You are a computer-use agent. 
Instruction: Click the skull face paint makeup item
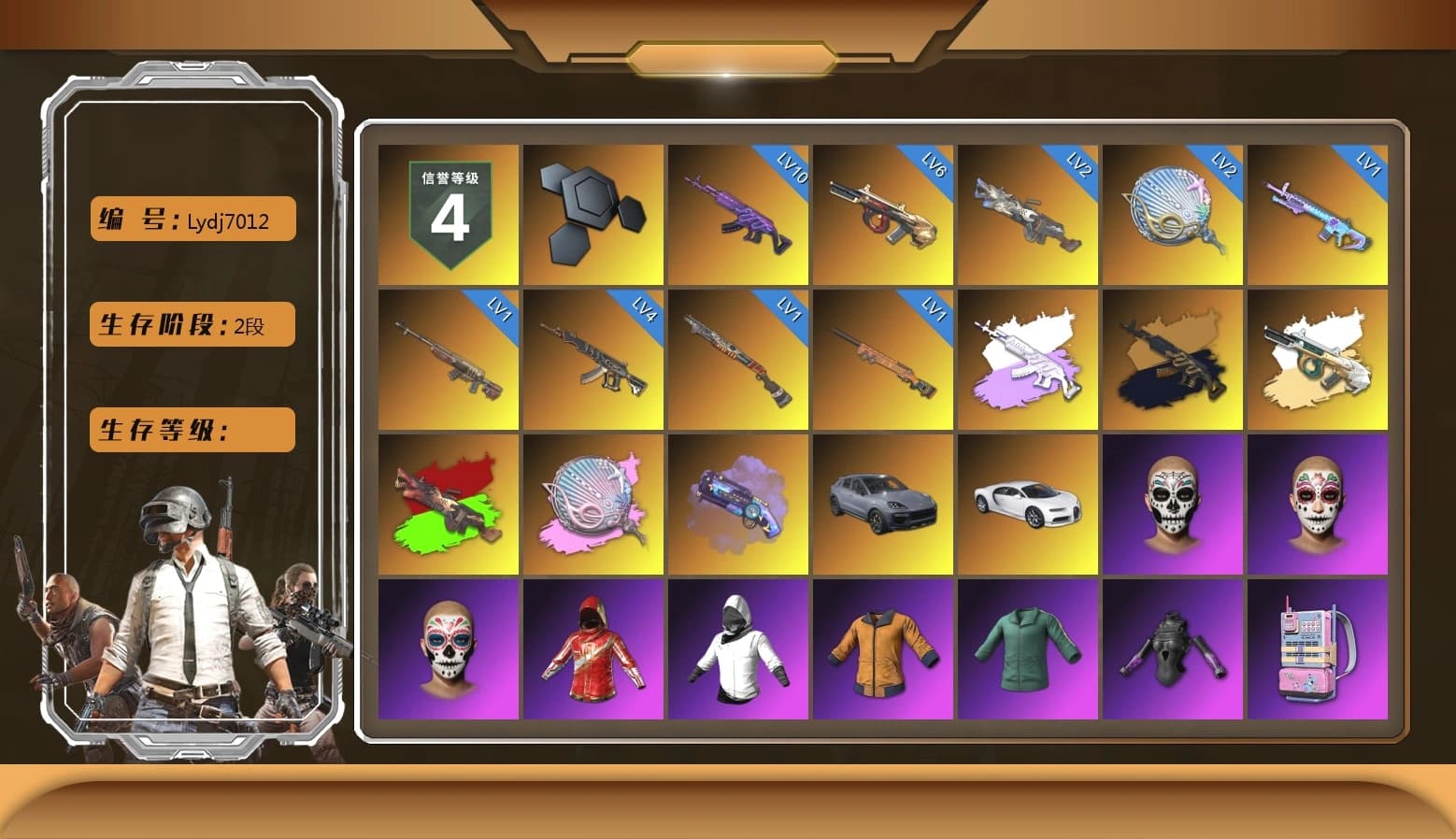pos(1174,505)
